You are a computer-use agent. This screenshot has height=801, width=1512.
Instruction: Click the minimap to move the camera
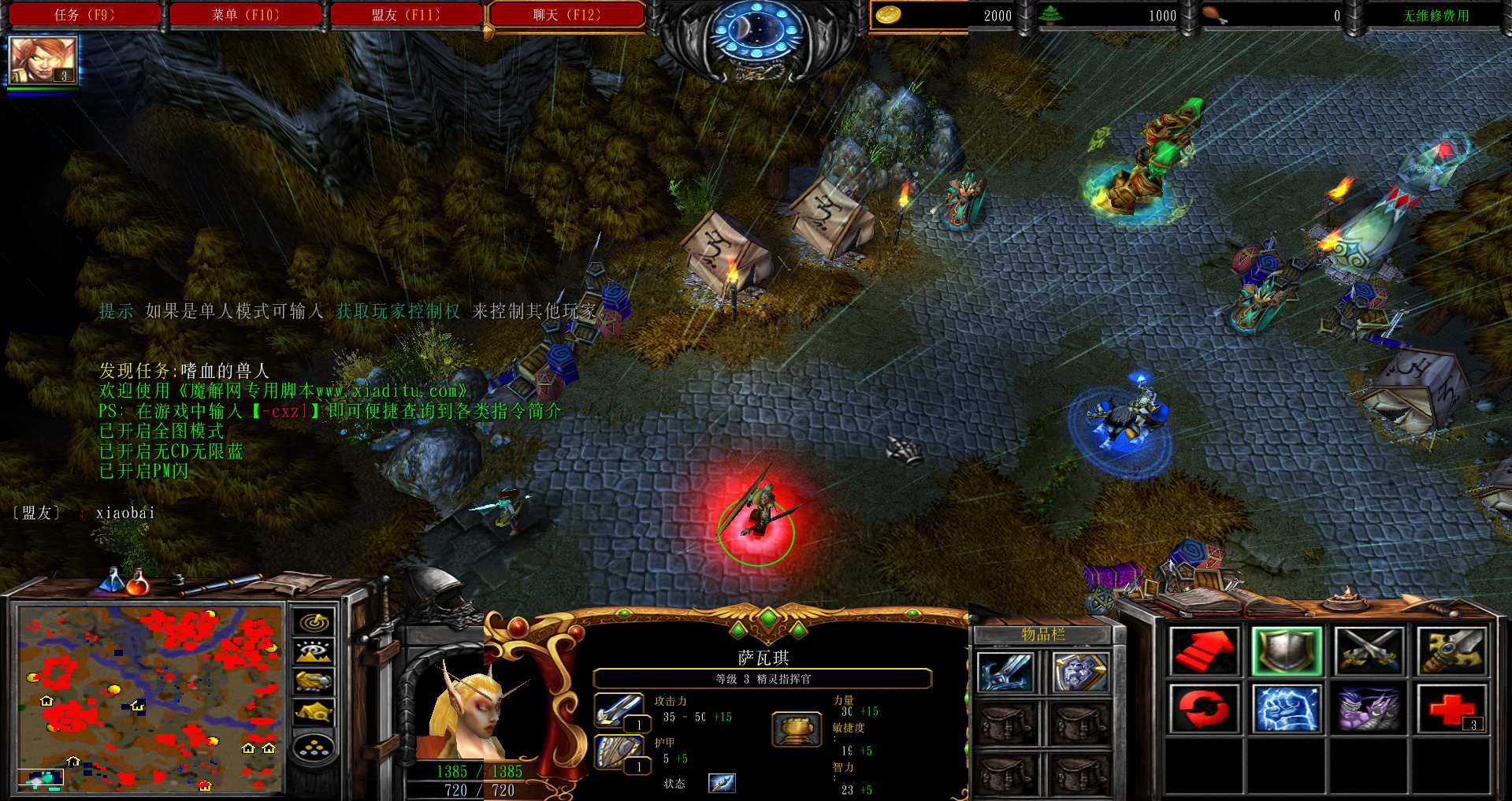click(150, 698)
